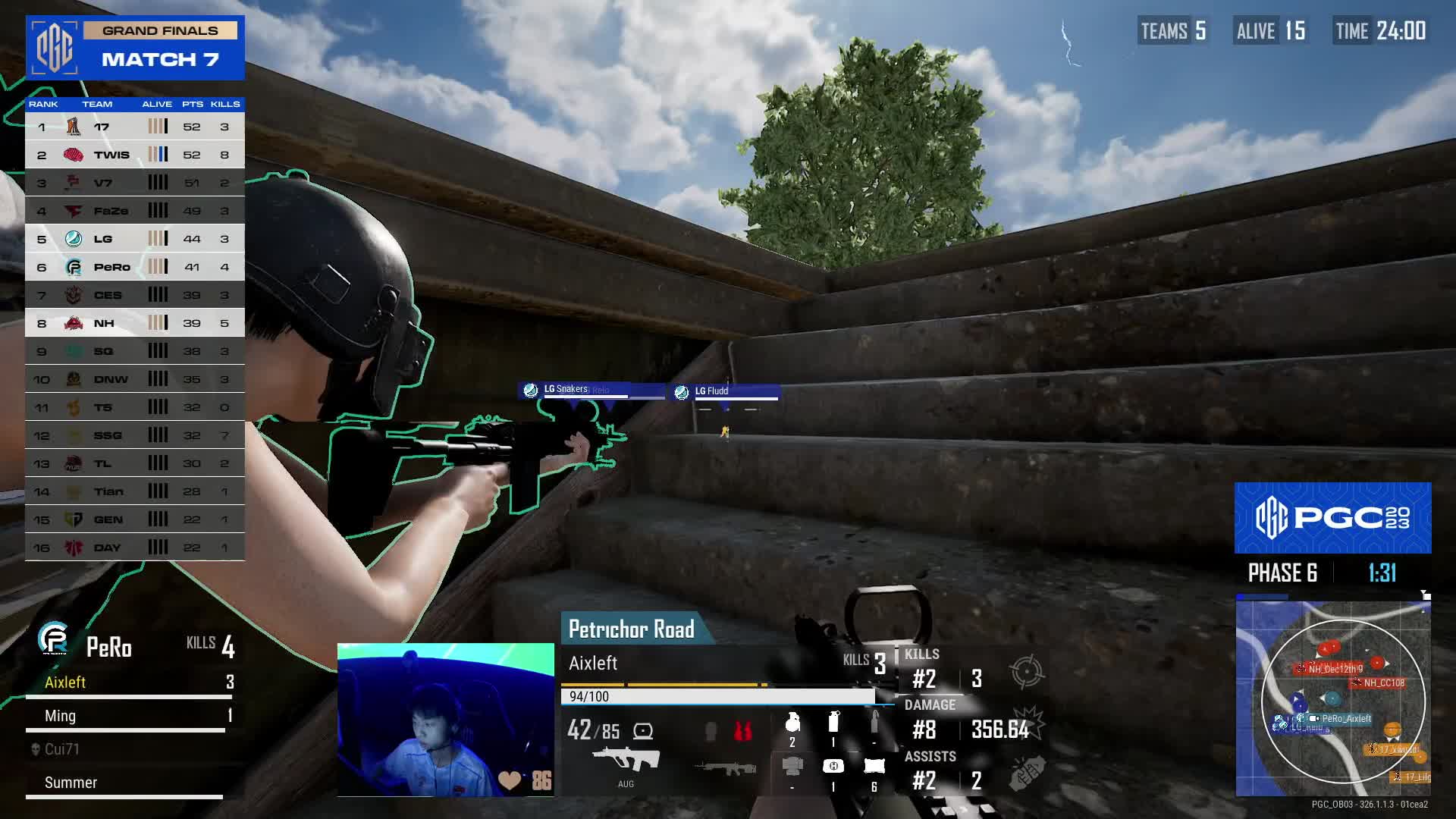Select the rank 1 team 17 row
The height and width of the screenshot is (819, 1456).
point(135,127)
